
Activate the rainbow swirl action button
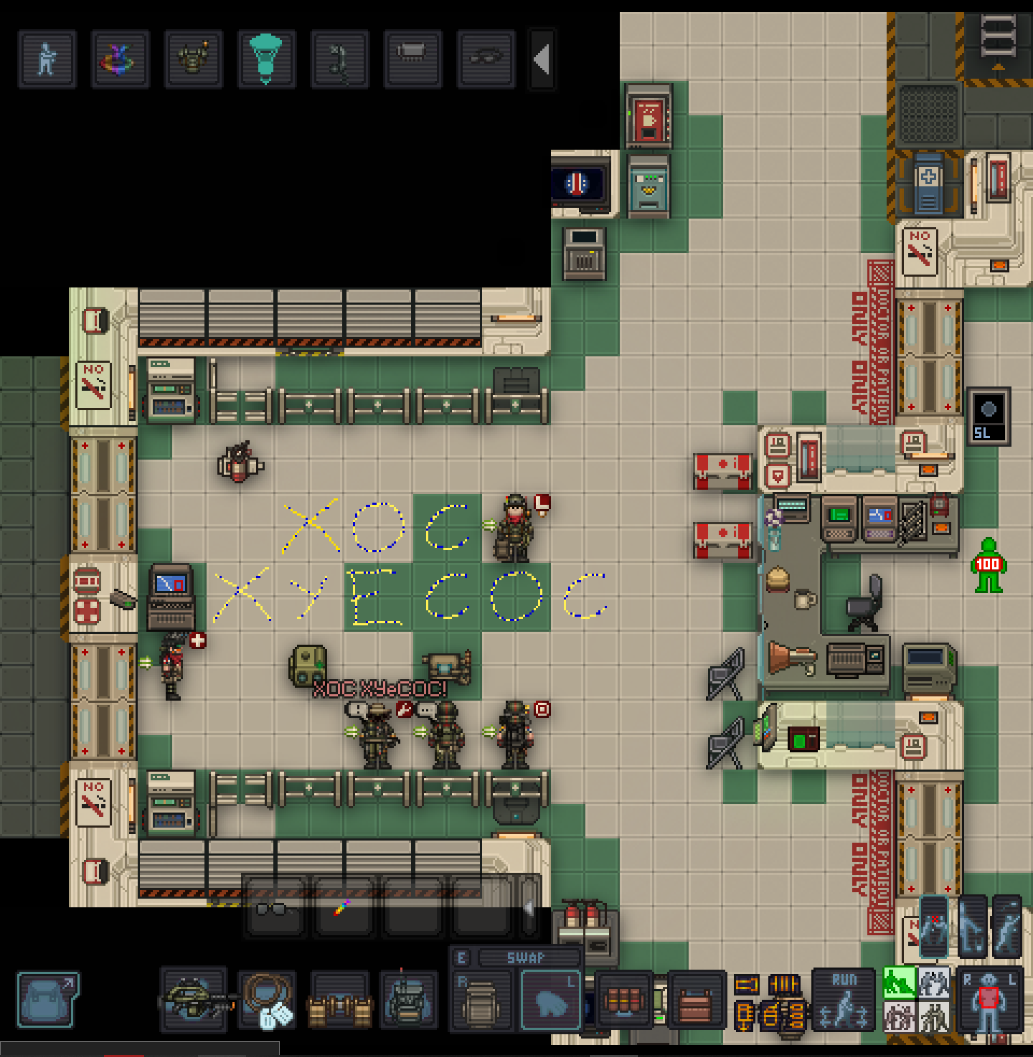pos(120,59)
